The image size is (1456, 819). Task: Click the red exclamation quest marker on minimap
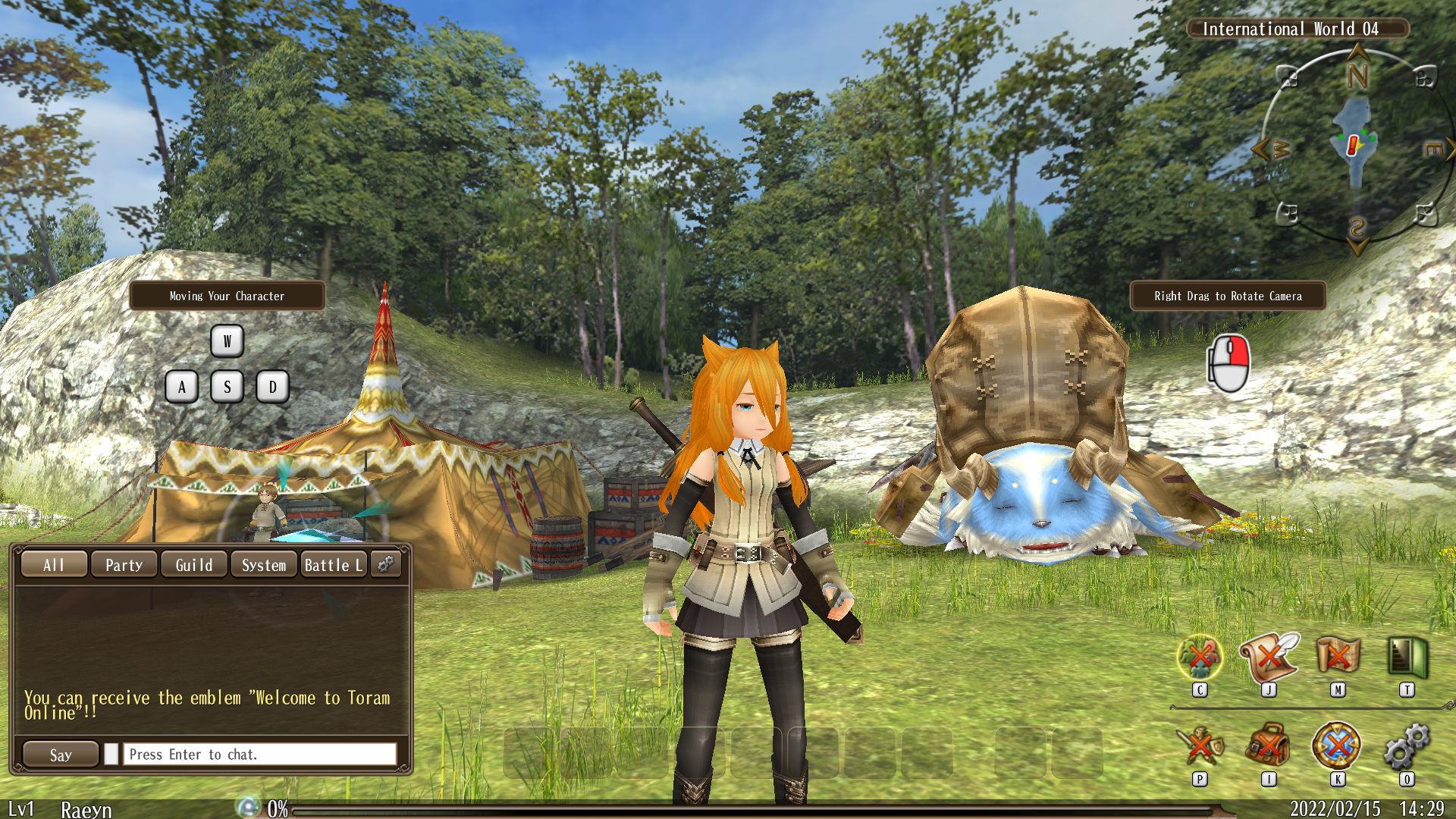[1352, 145]
